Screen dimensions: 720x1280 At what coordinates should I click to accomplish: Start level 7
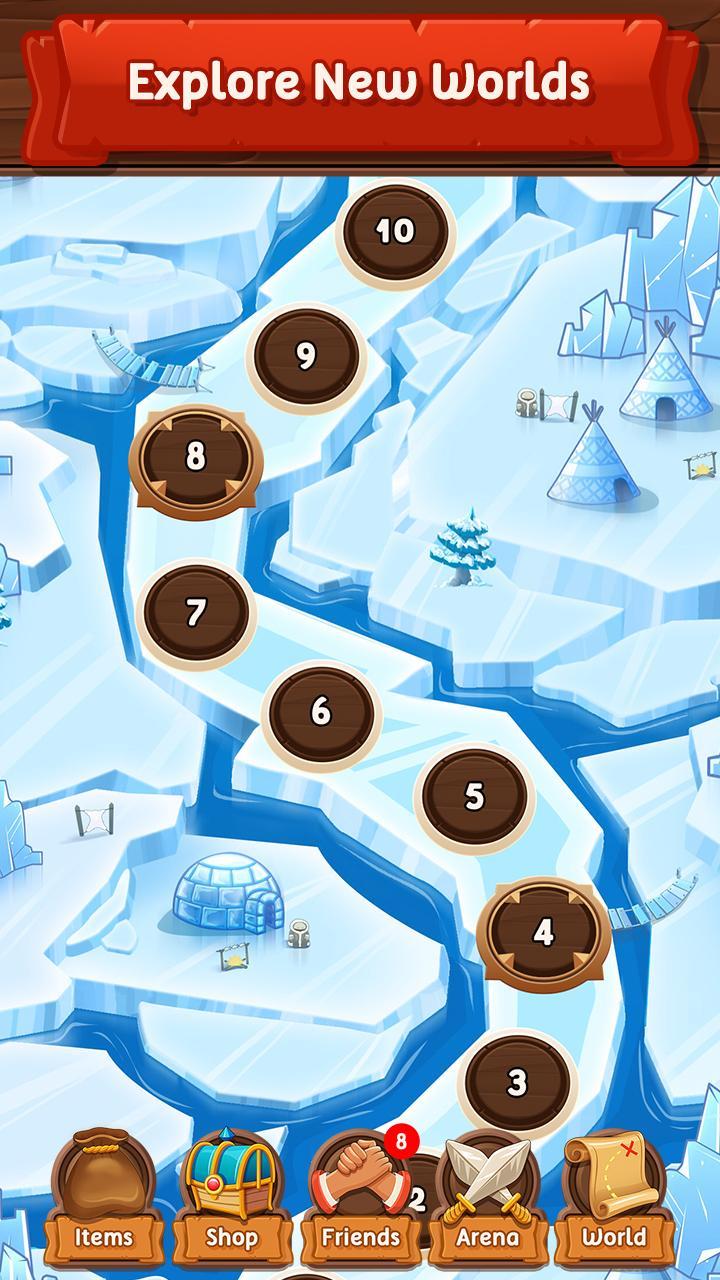click(x=196, y=611)
